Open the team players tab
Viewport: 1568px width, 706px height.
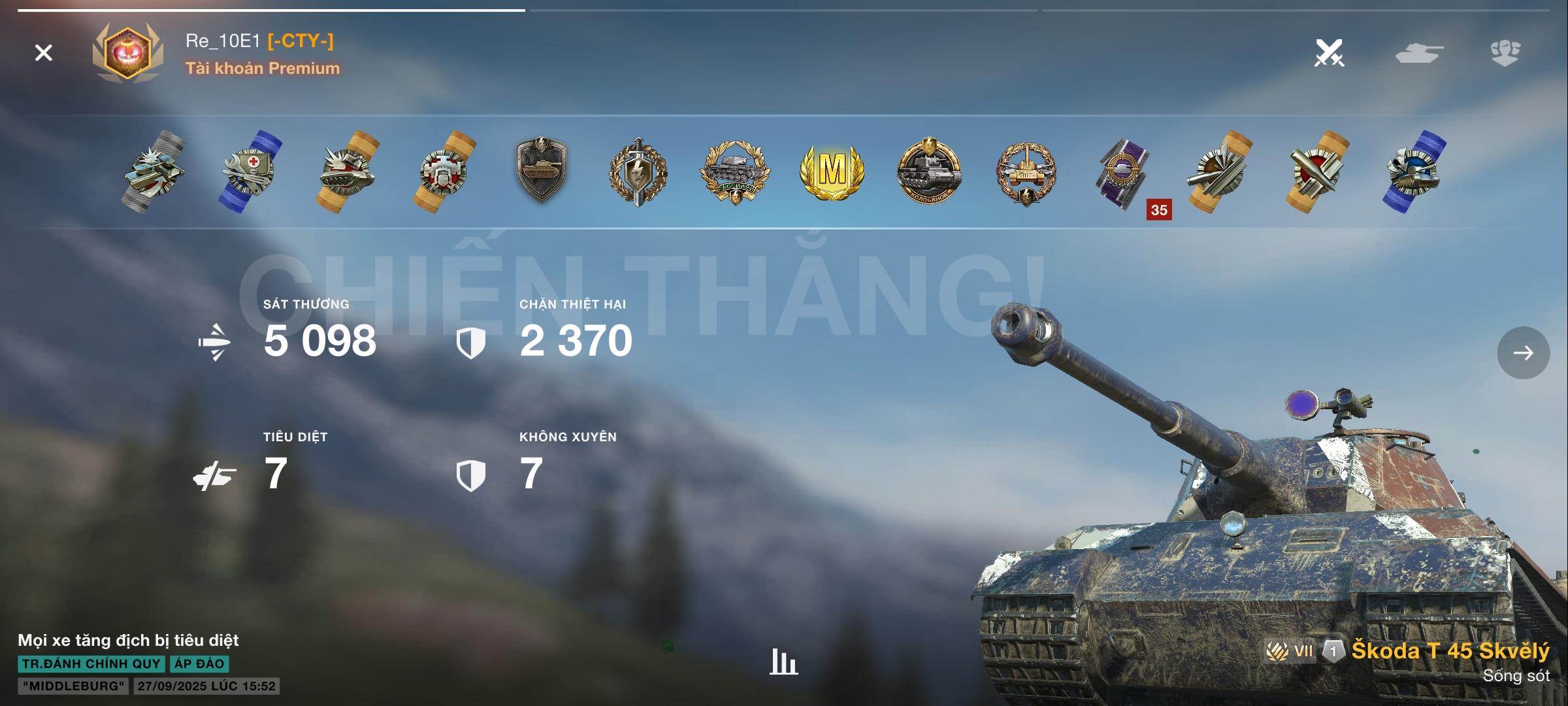[1505, 53]
